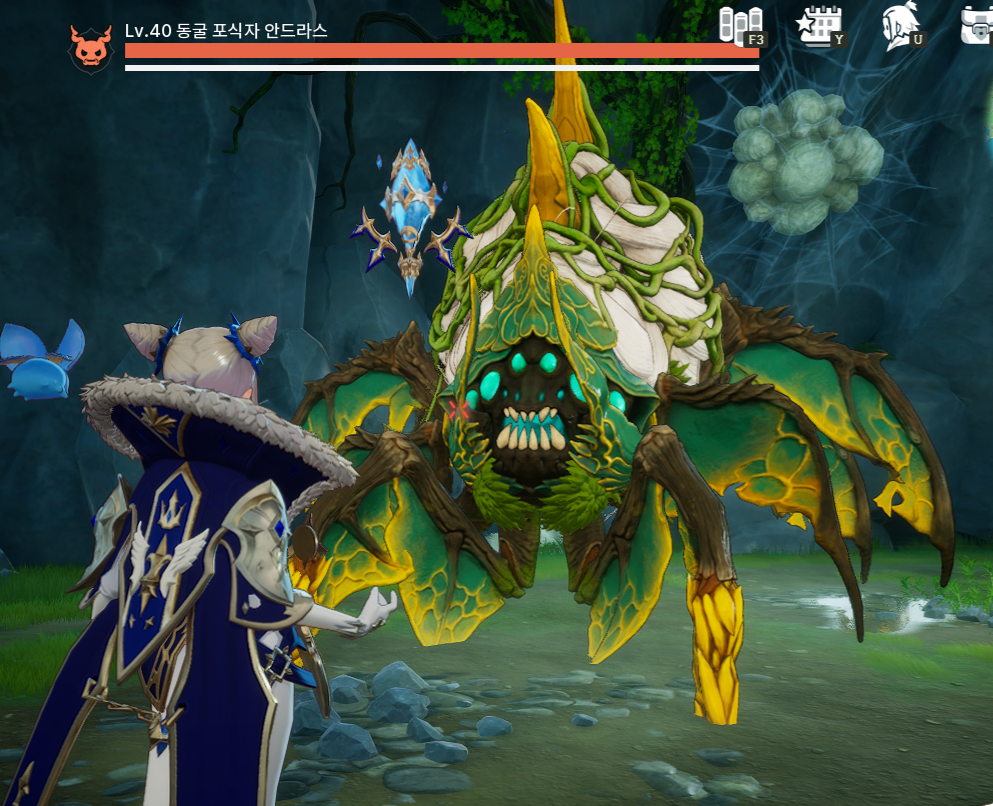Open the three-cylinder F3 menu icon
This screenshot has height=806, width=993.
741,25
